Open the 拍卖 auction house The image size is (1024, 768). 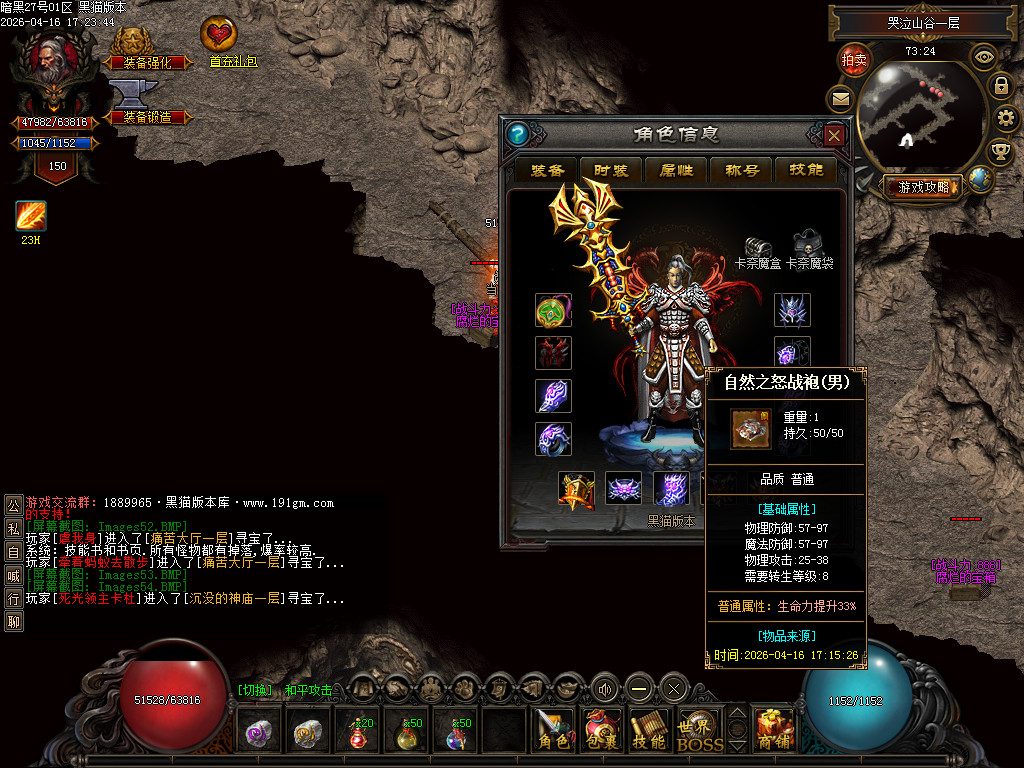click(x=853, y=60)
